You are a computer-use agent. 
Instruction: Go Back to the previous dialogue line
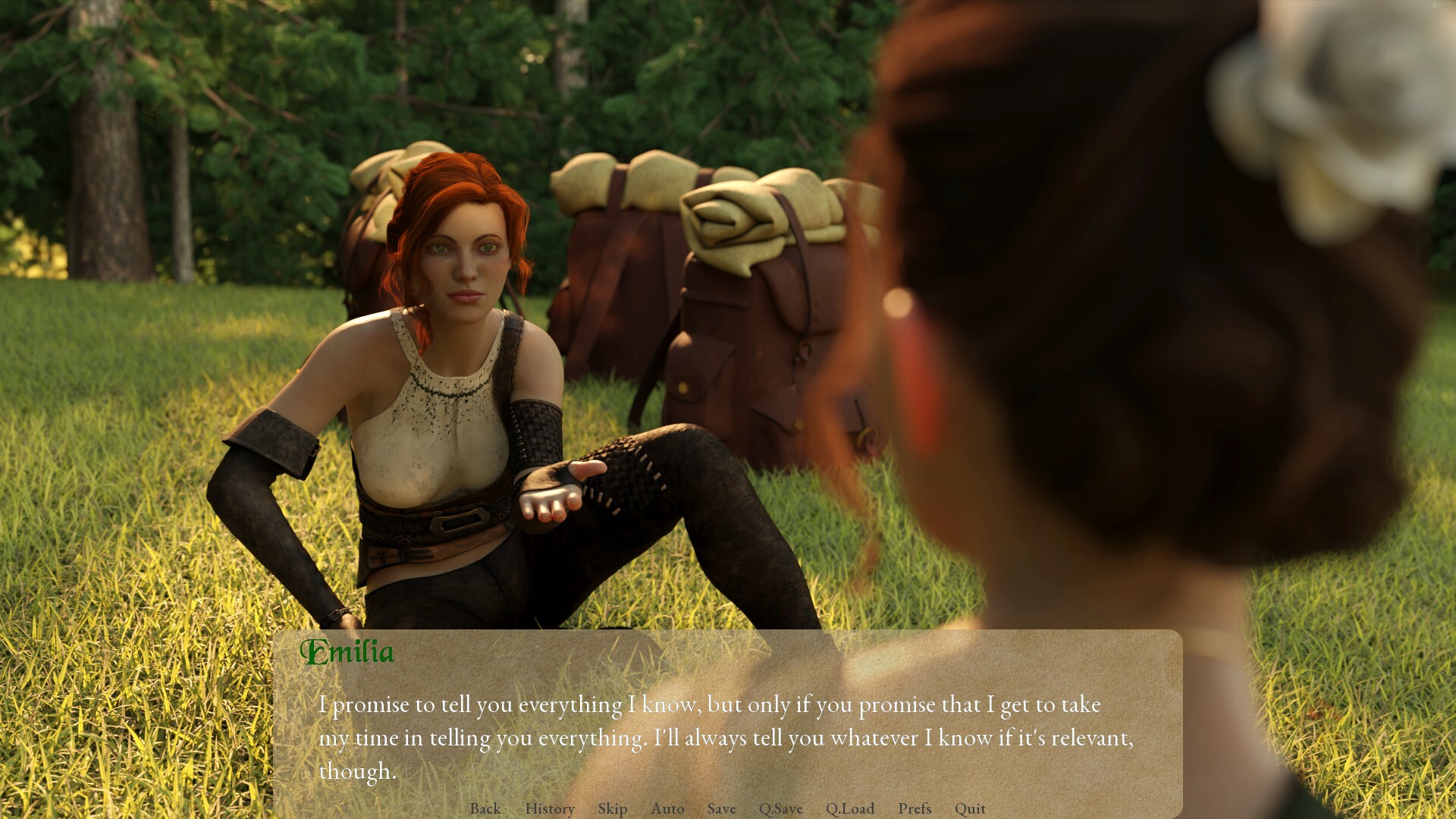485,808
